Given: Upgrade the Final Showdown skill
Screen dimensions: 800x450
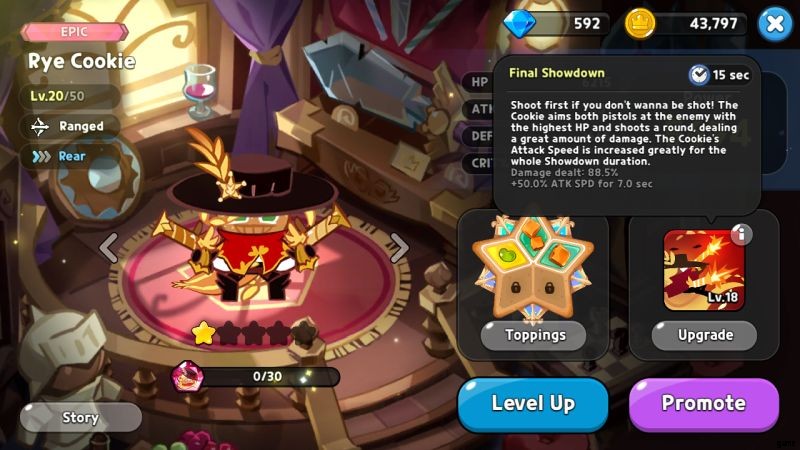Looking at the screenshot, I should (704, 335).
